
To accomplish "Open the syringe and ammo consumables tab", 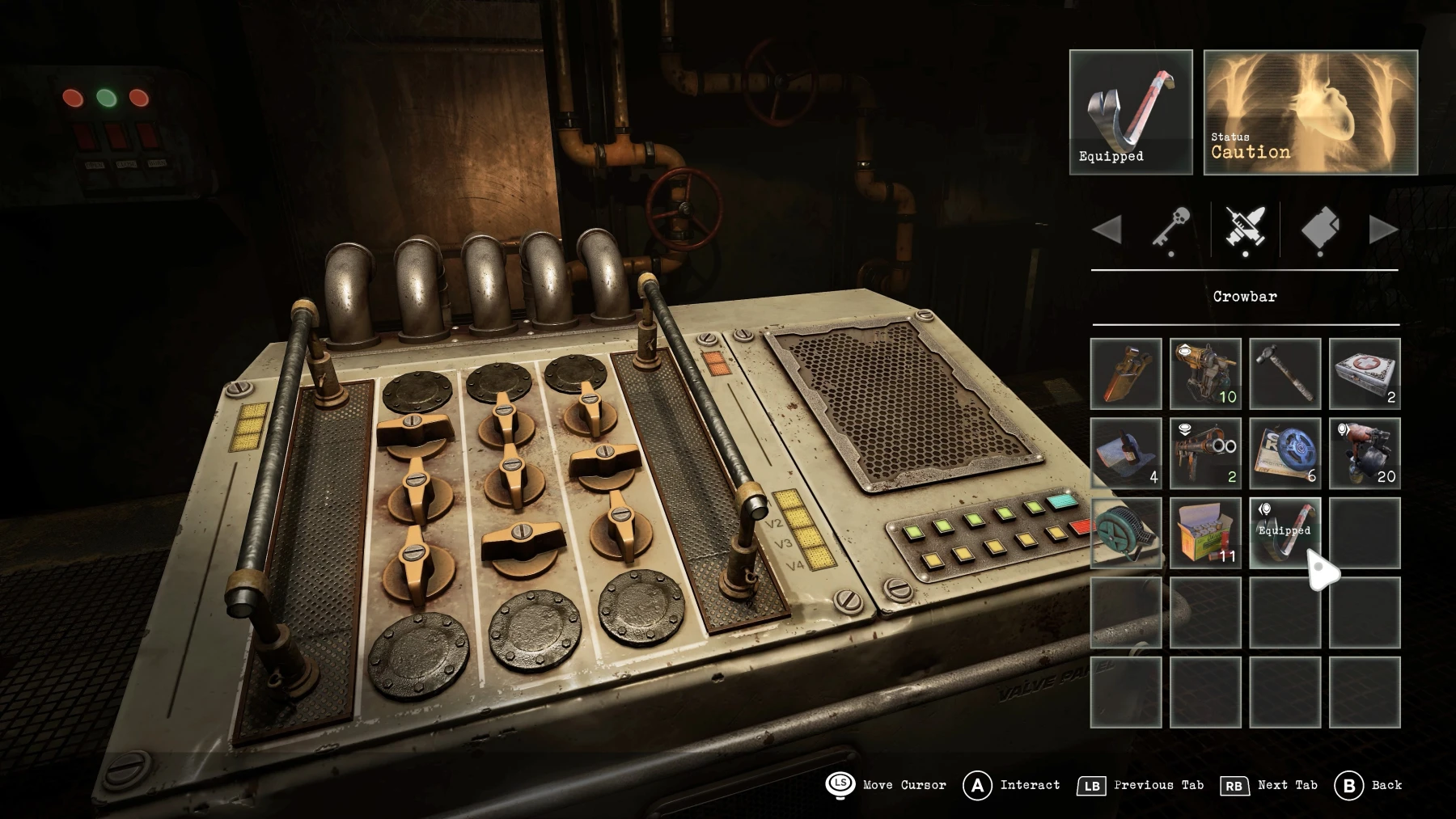I will point(1244,229).
